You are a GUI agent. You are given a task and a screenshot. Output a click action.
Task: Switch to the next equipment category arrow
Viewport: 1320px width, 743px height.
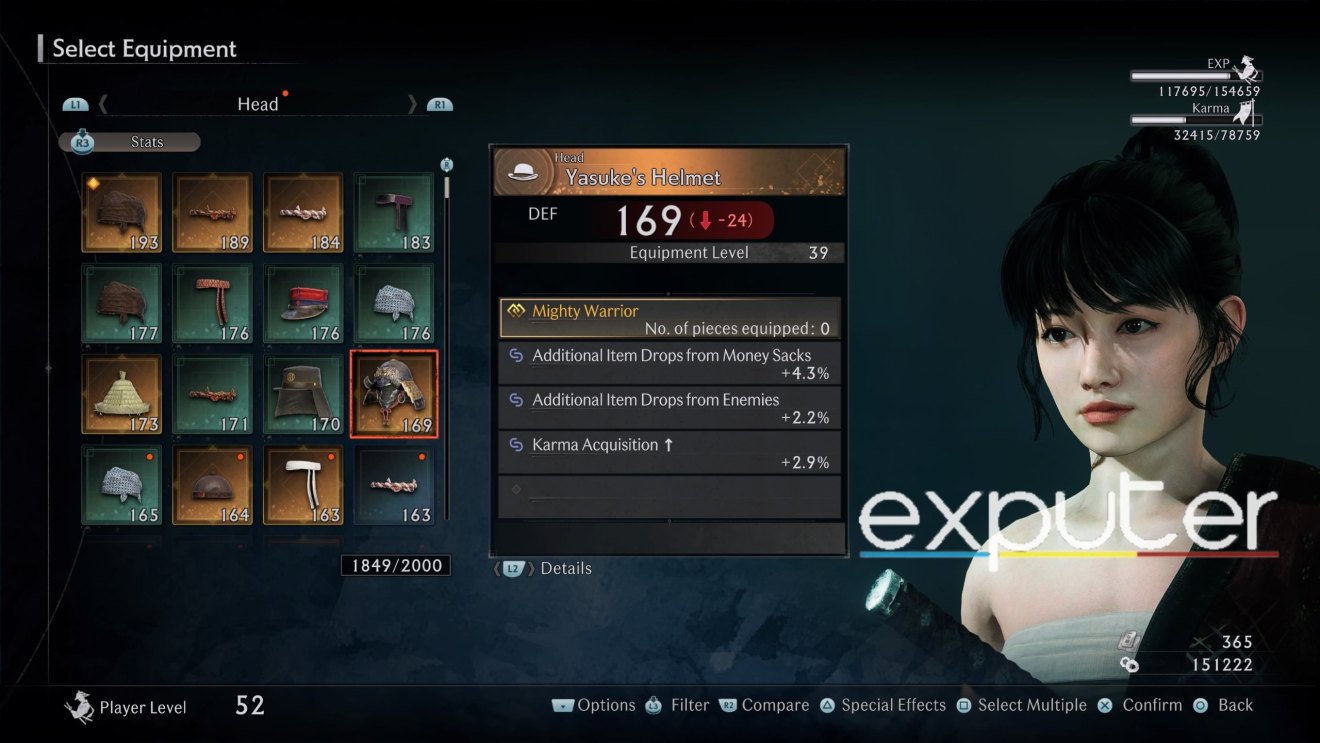pyautogui.click(x=412, y=104)
